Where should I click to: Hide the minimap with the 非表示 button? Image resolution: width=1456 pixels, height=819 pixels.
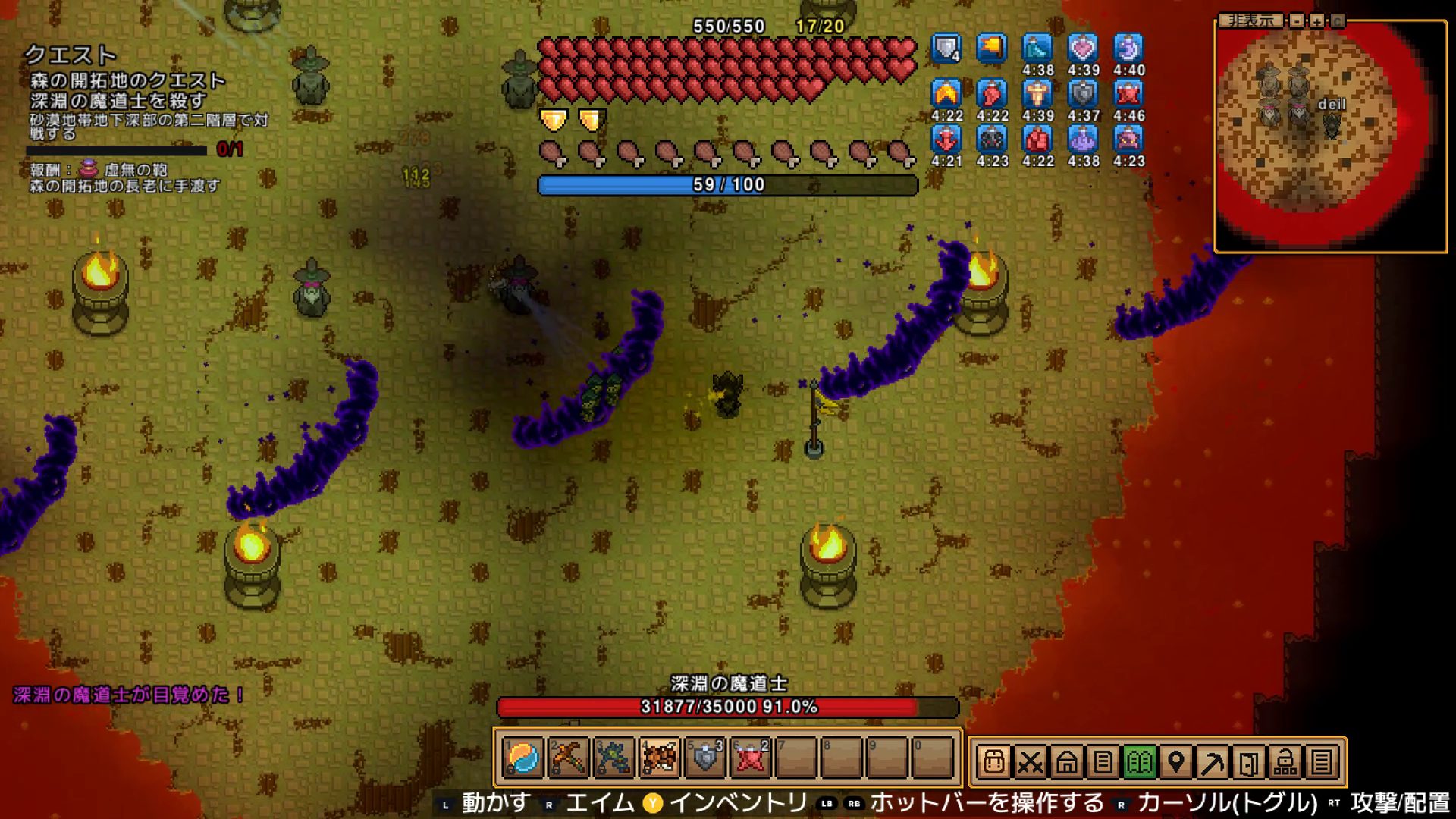[1251, 20]
